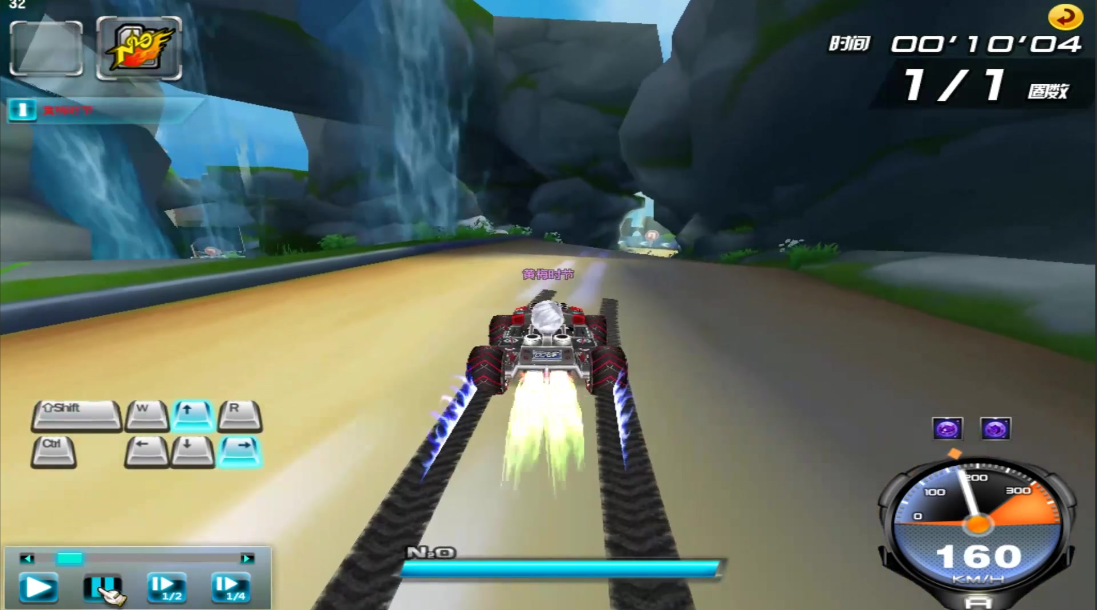Set replay to 1/2 speed

pyautogui.click(x=166, y=587)
